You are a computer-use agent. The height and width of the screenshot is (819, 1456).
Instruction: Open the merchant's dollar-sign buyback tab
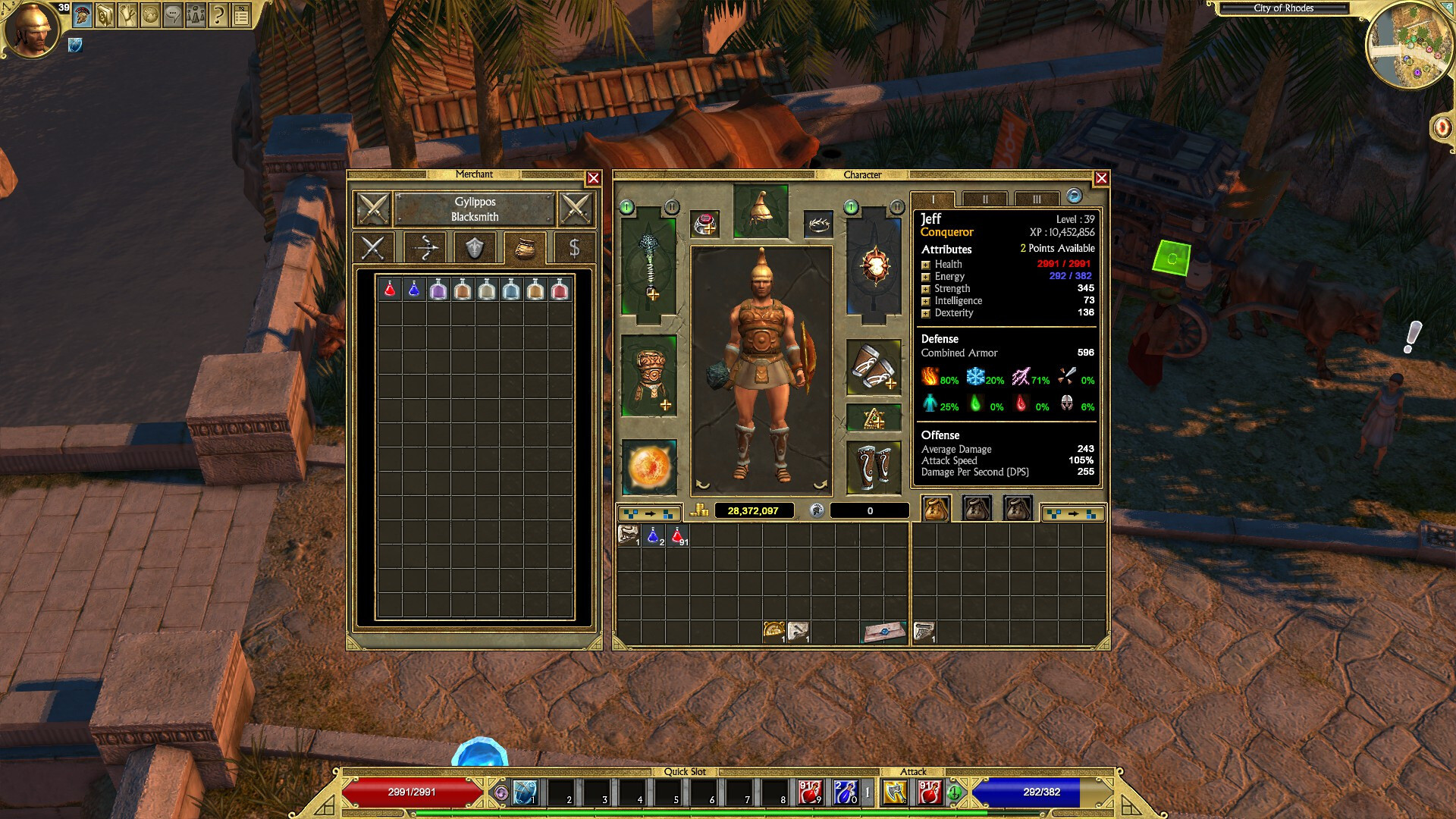tap(574, 248)
